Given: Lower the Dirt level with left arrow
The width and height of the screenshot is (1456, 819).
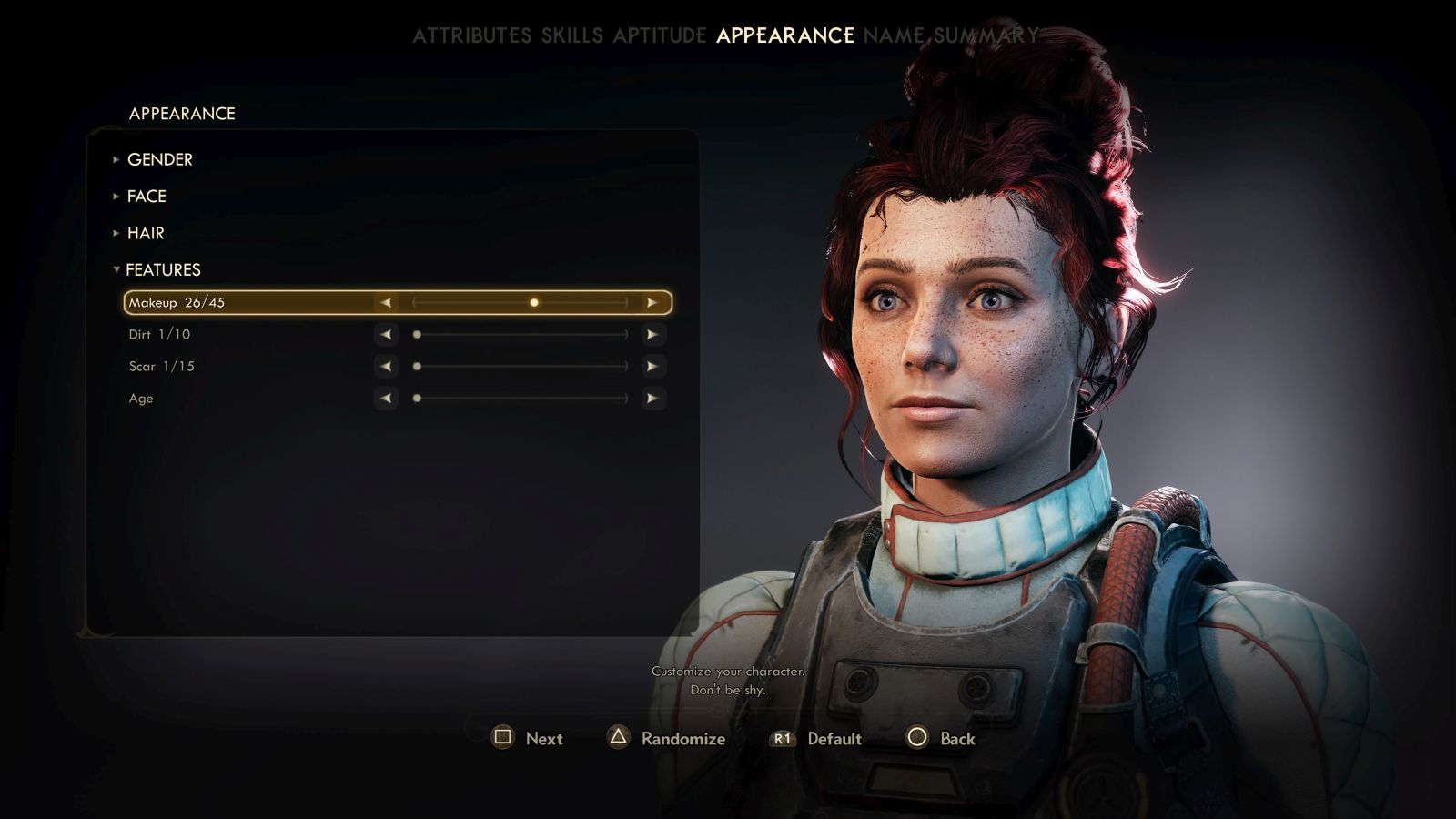Looking at the screenshot, I should [386, 334].
